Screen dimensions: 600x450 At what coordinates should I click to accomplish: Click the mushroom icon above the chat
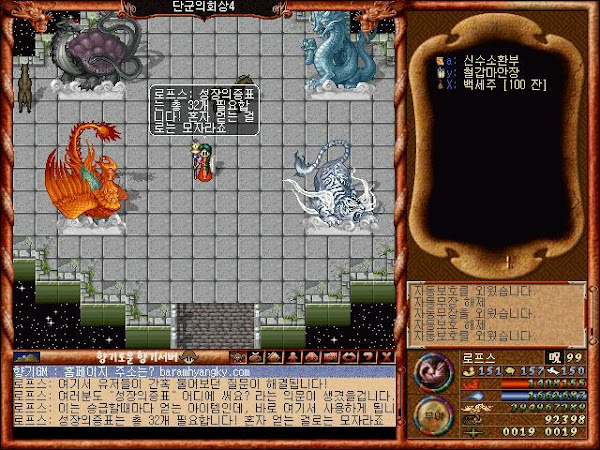pyautogui.click(x=186, y=356)
